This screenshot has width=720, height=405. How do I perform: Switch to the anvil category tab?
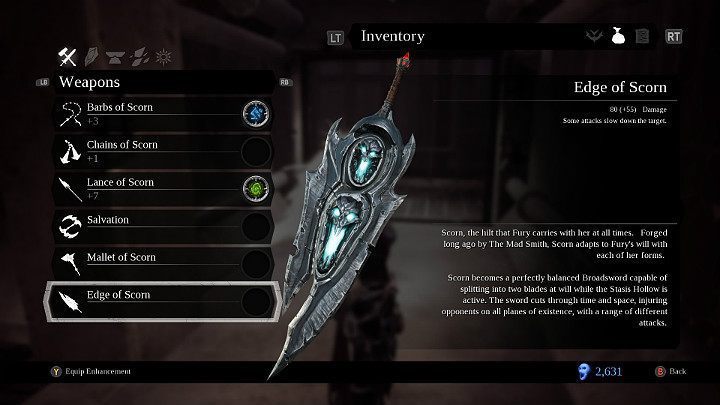[116, 54]
